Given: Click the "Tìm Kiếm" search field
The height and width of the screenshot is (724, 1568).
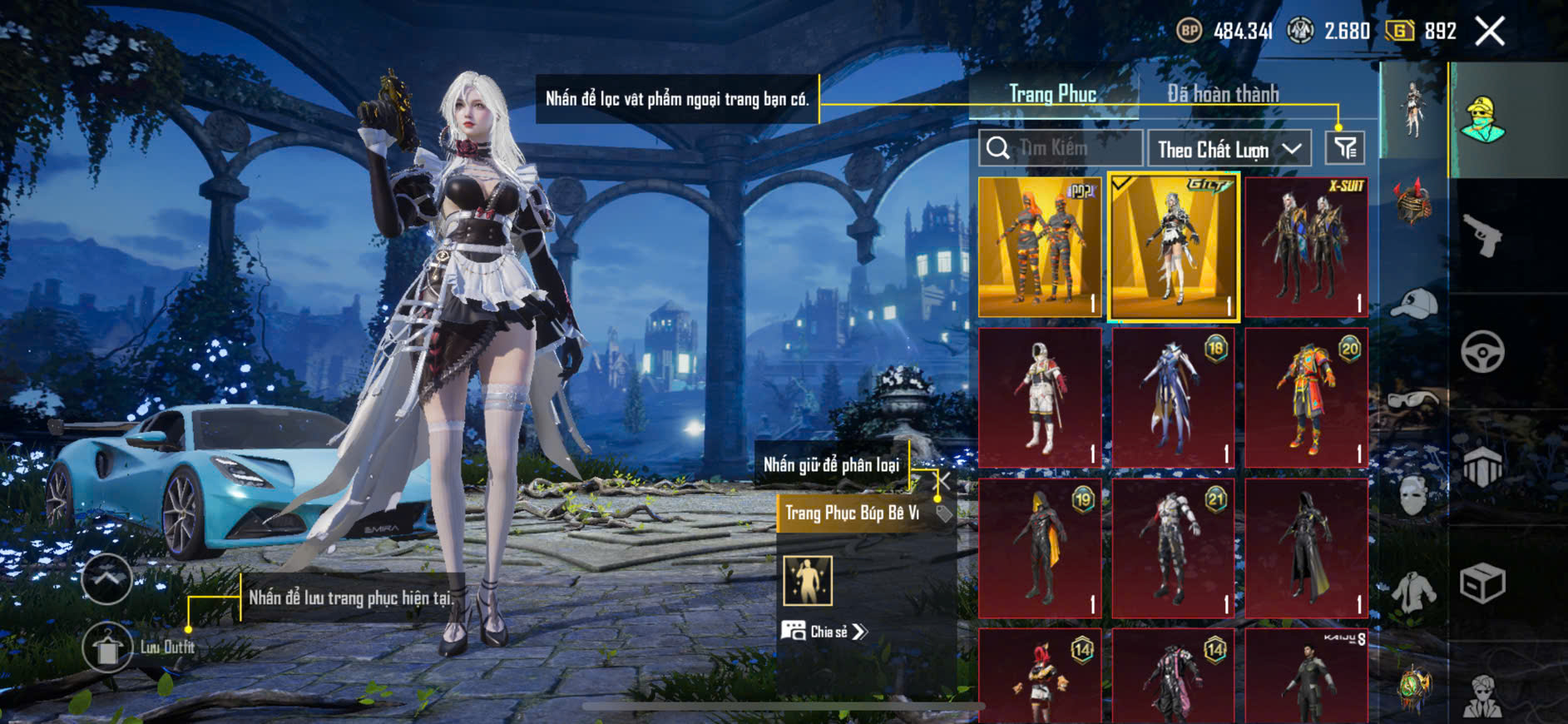Looking at the screenshot, I should point(1061,149).
